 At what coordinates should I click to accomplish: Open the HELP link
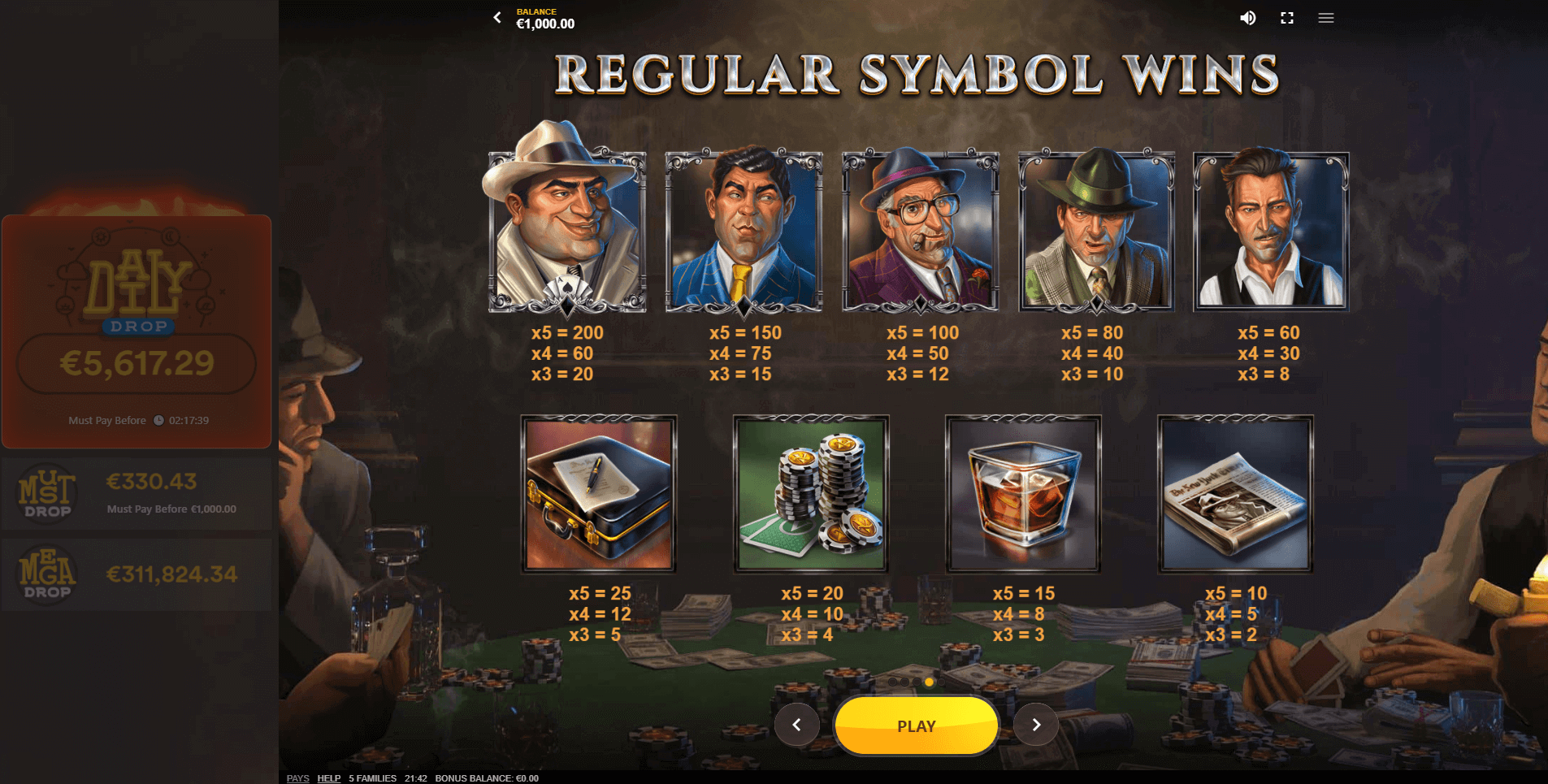(328, 778)
